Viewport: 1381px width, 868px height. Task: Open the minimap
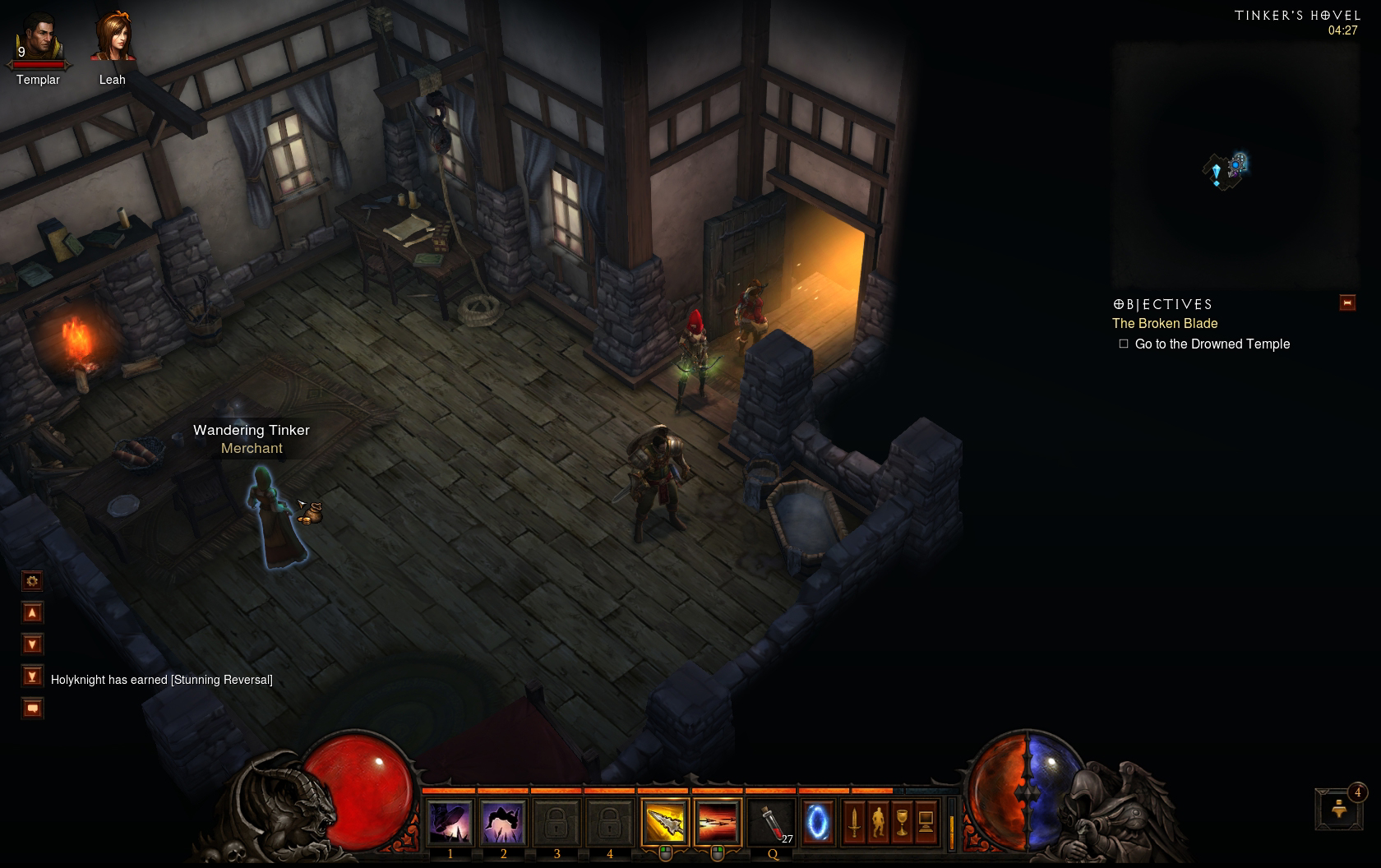pos(1235,164)
